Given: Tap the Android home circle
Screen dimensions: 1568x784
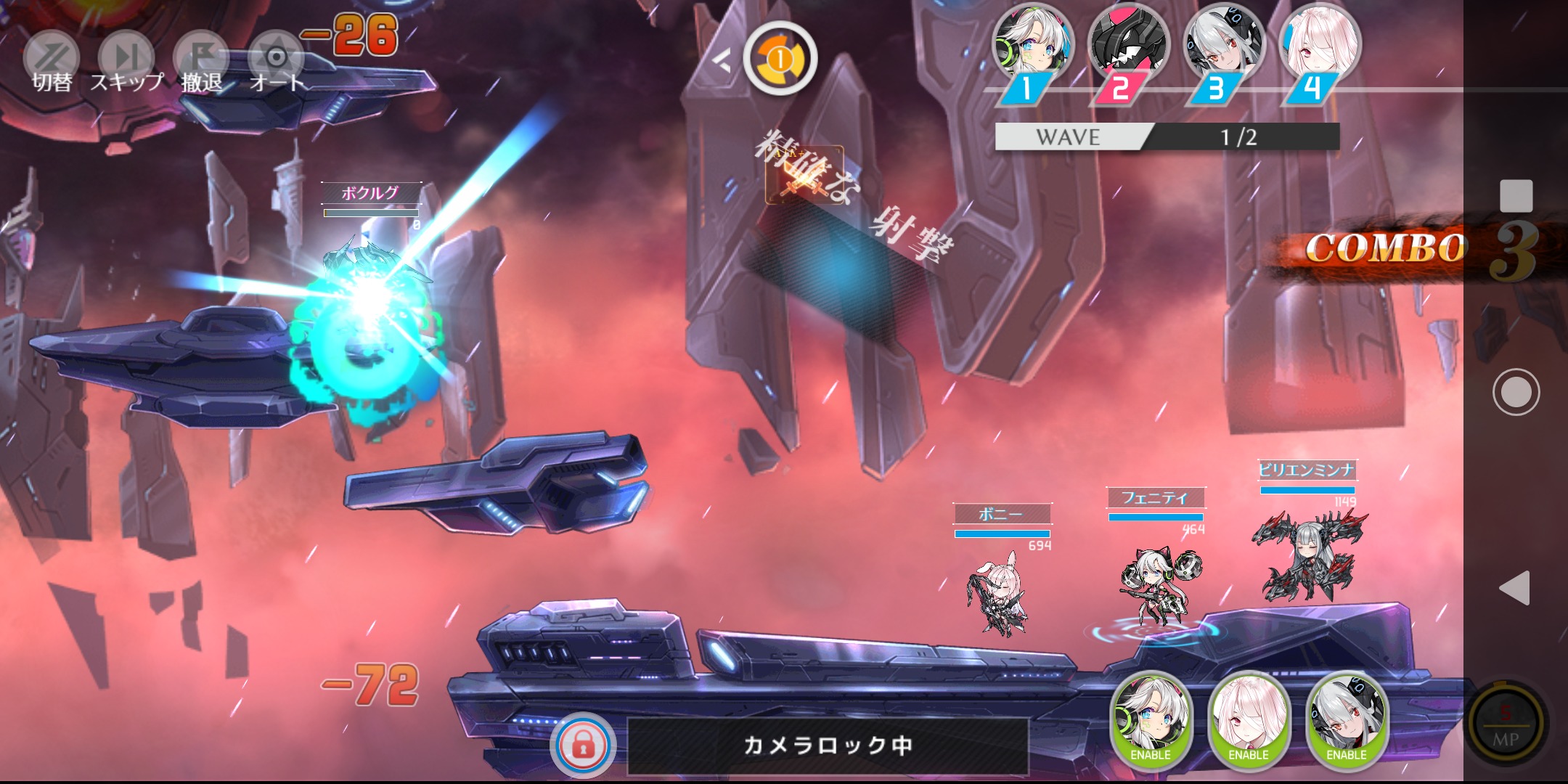Looking at the screenshot, I should [1516, 392].
